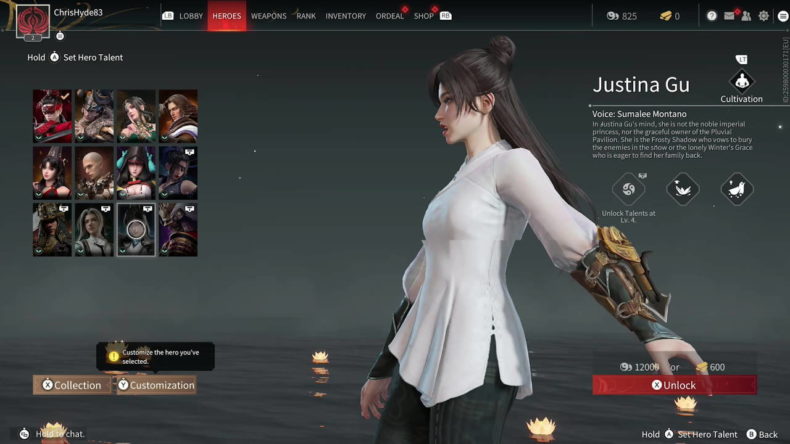Switch to the Shop tab
790x444 pixels.
(x=424, y=16)
